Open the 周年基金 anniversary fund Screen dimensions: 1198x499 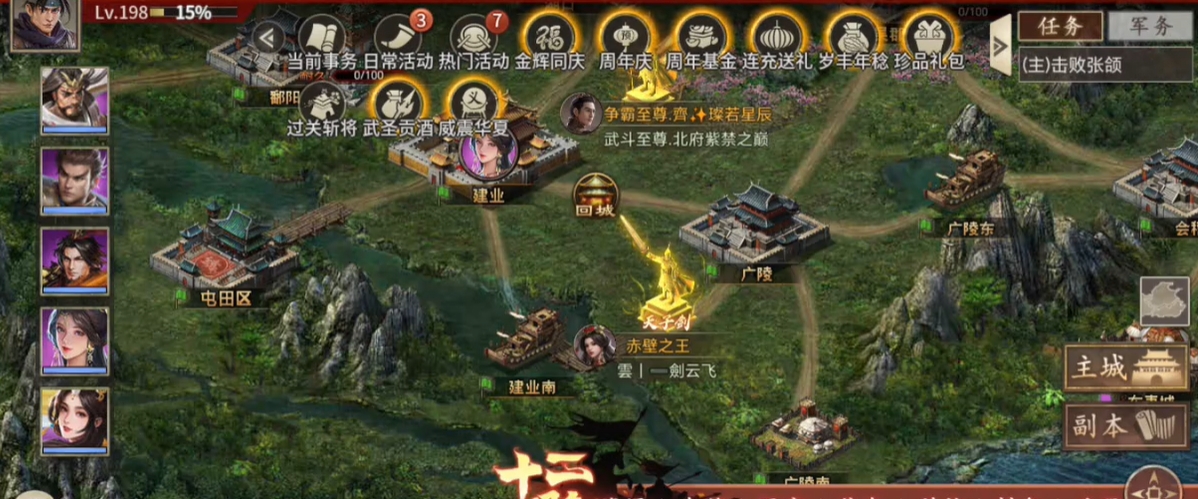pos(701,39)
